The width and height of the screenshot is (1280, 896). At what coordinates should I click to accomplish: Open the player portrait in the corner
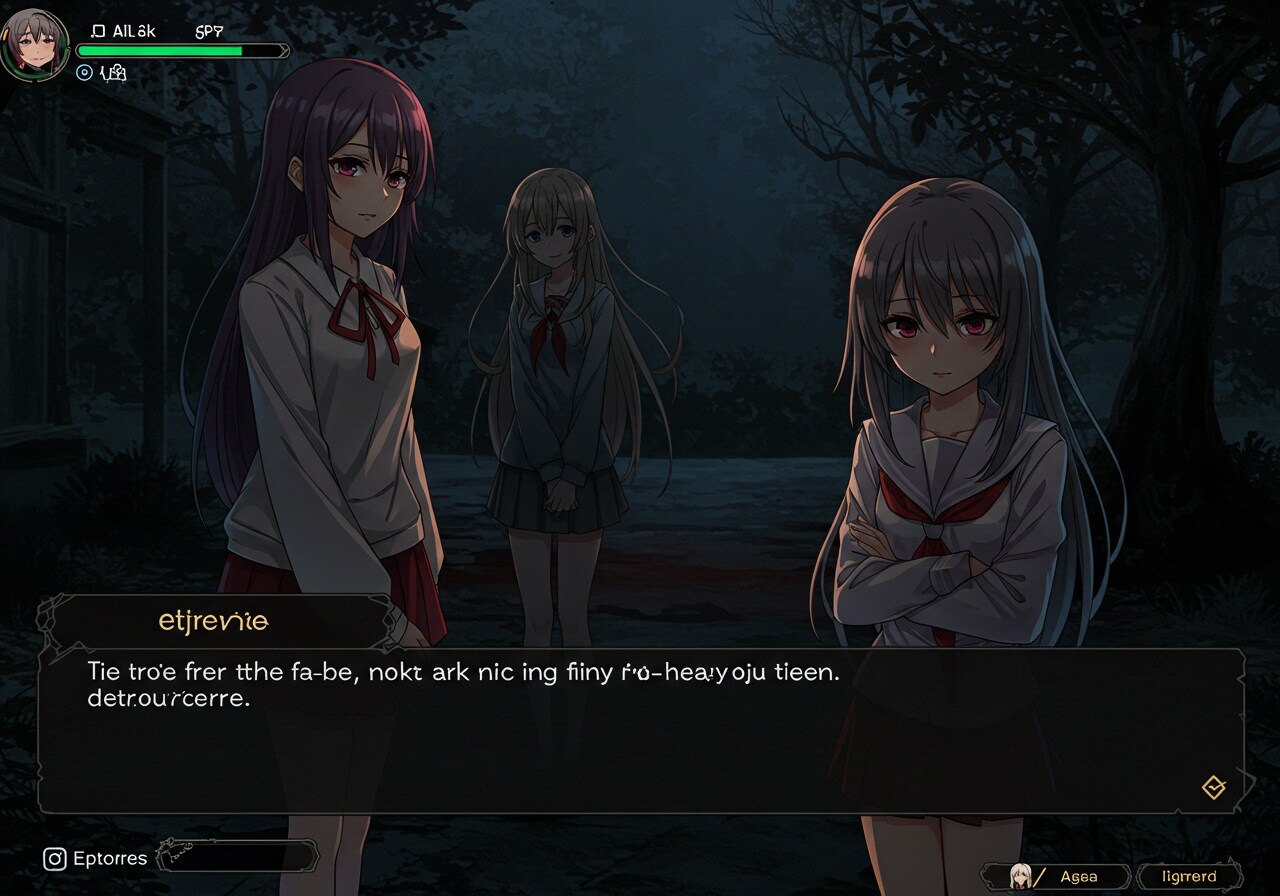click(x=33, y=42)
